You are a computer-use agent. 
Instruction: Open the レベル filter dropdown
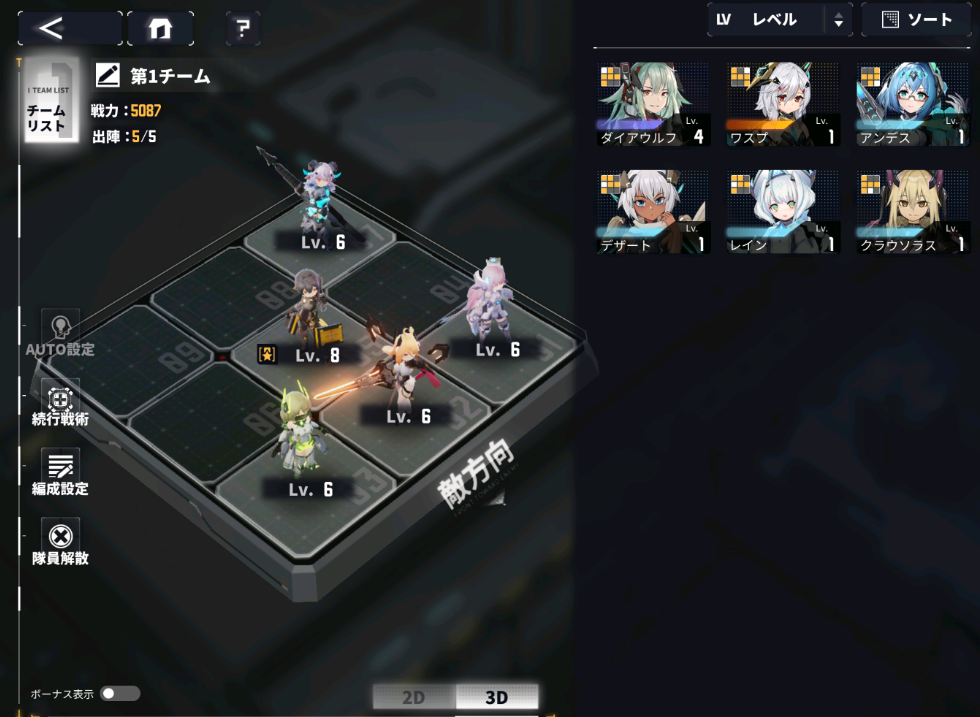779,20
